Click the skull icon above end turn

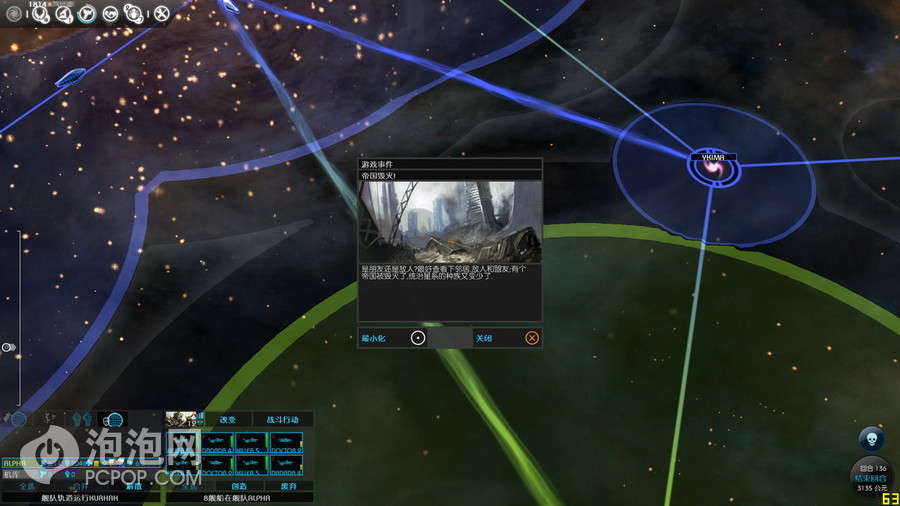pyautogui.click(x=871, y=439)
